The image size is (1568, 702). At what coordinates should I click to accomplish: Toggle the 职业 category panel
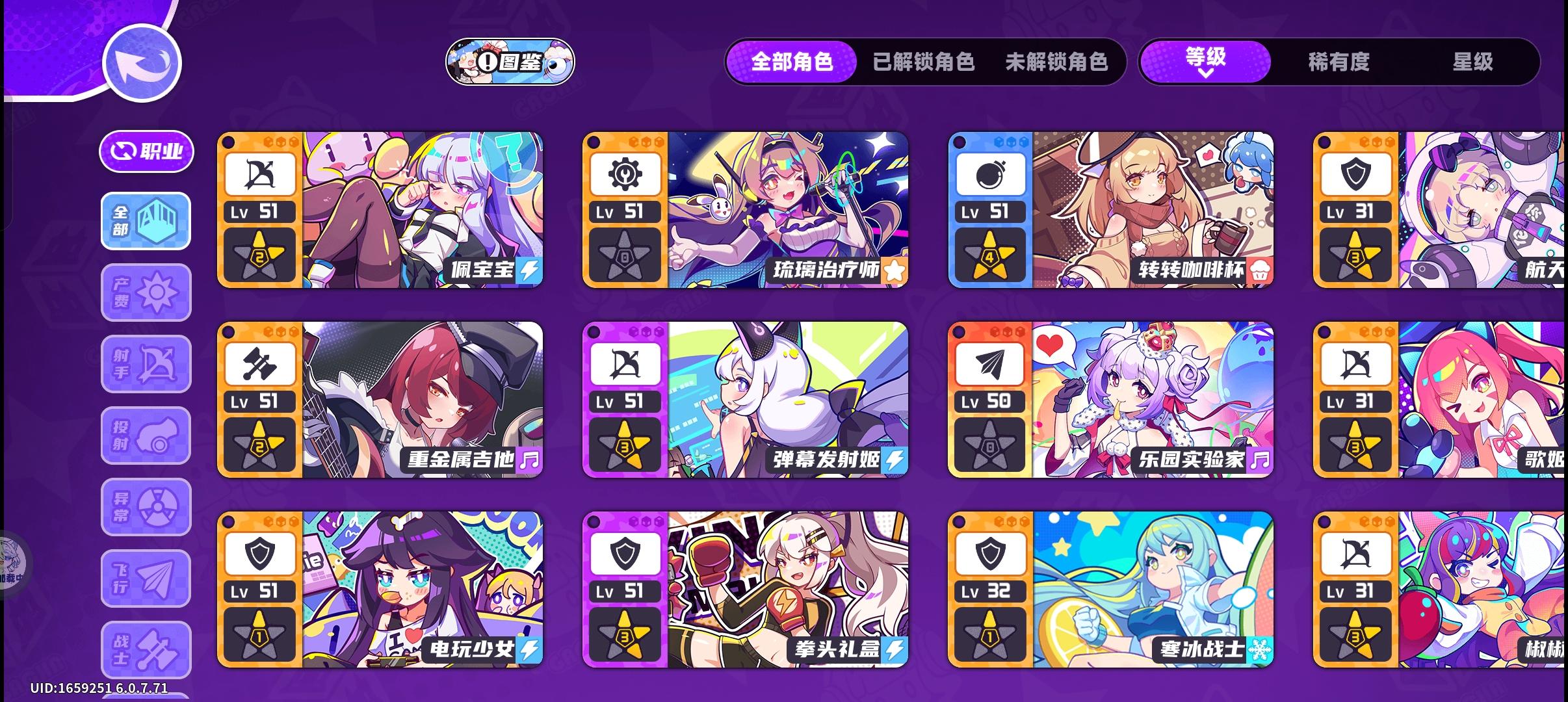tap(146, 151)
